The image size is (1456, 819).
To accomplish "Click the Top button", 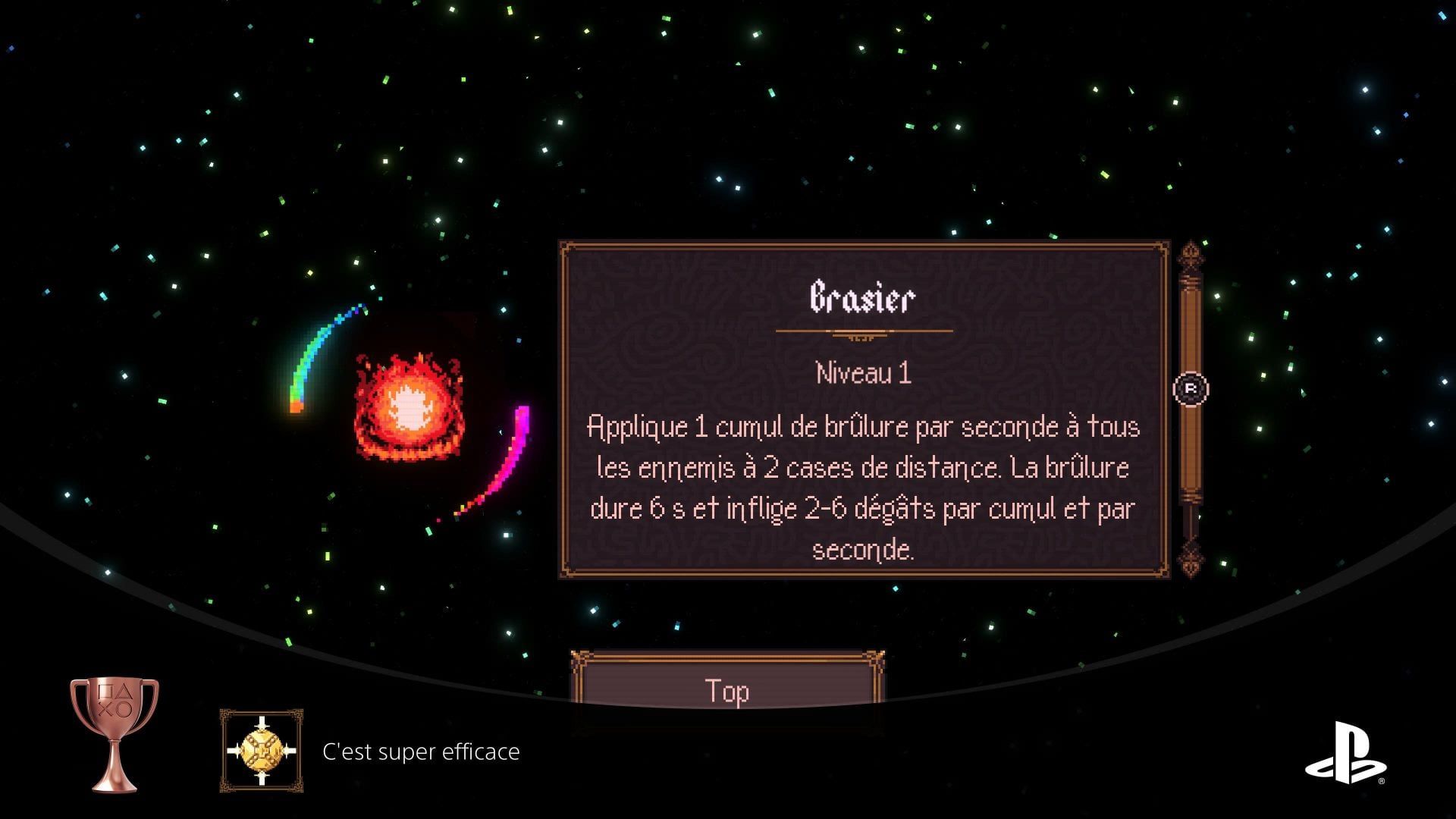I will click(x=726, y=689).
